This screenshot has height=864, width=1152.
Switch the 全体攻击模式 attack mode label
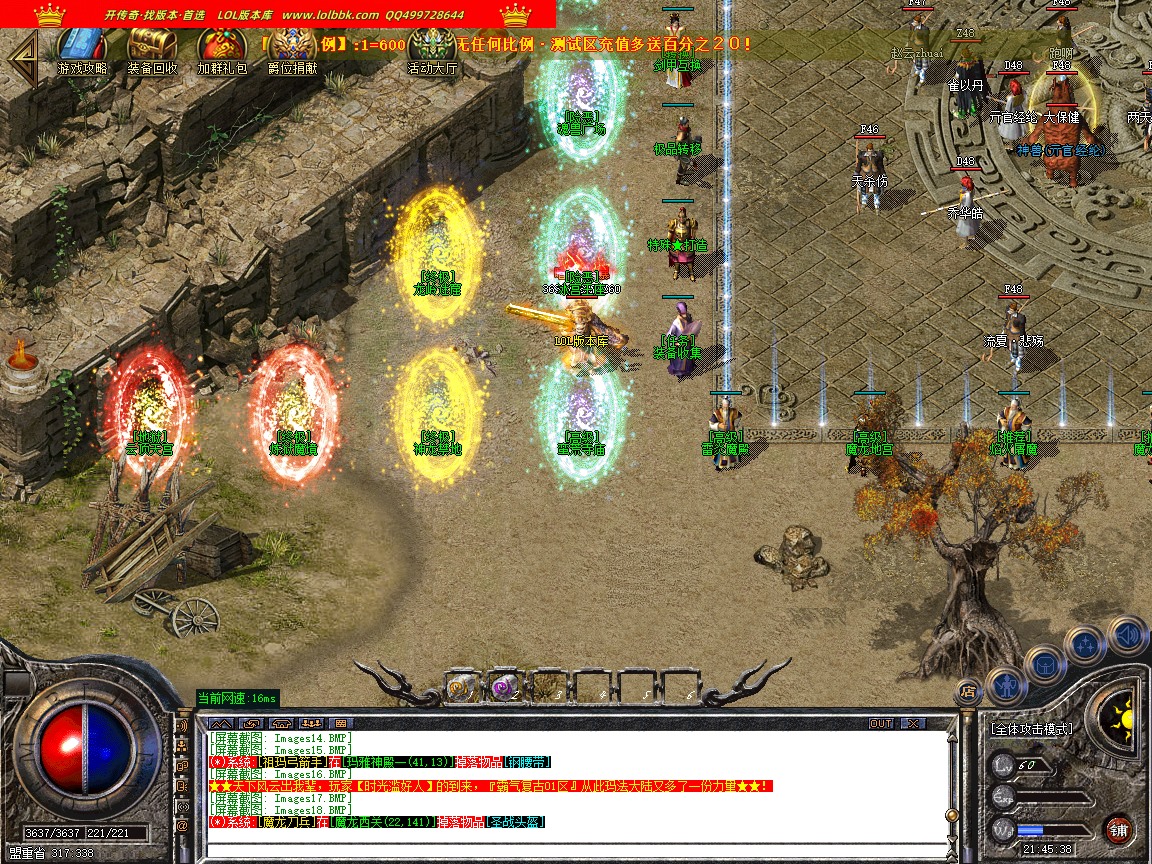click(x=1031, y=729)
